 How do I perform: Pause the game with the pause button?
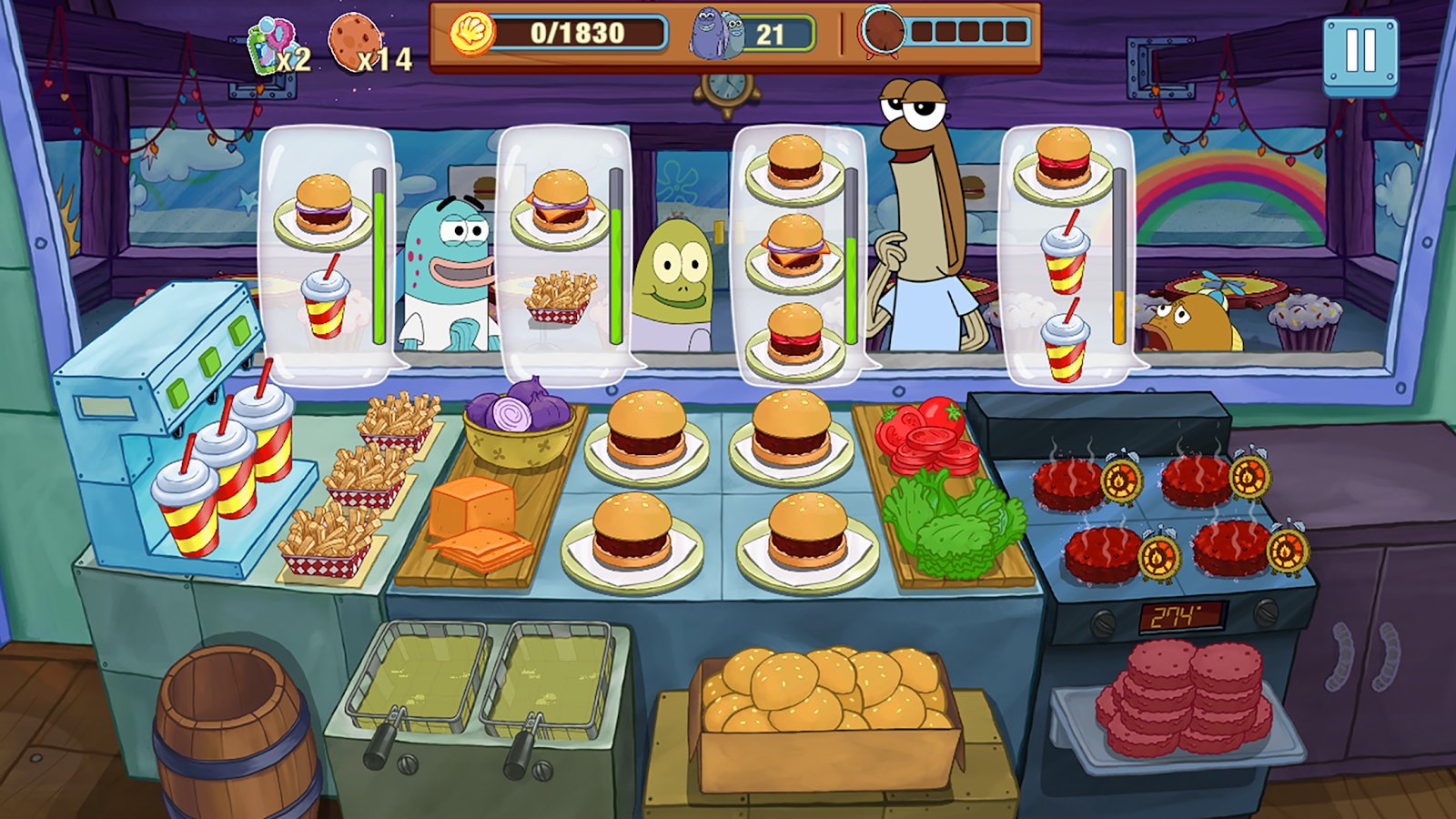tap(1360, 53)
